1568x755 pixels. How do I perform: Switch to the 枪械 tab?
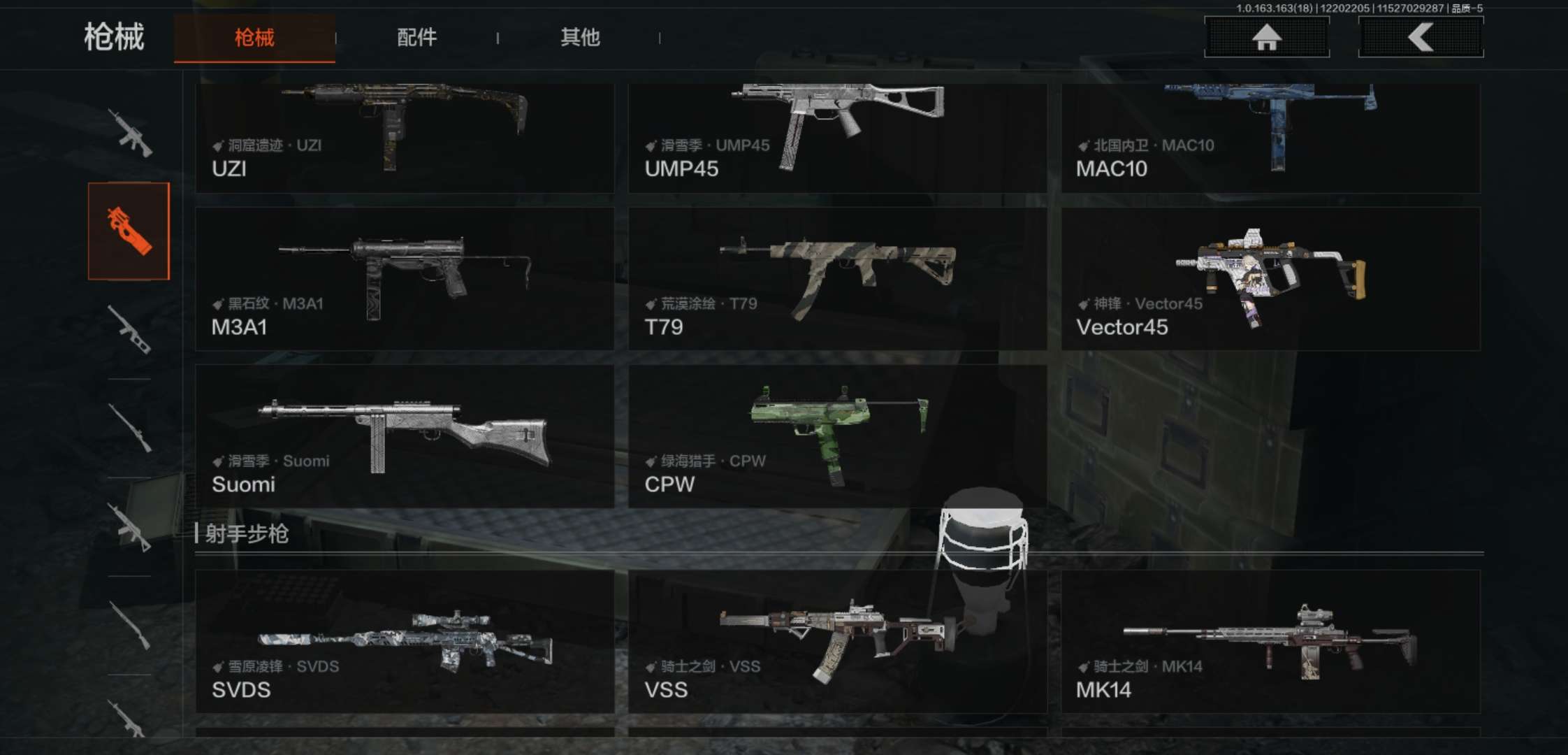pyautogui.click(x=254, y=38)
